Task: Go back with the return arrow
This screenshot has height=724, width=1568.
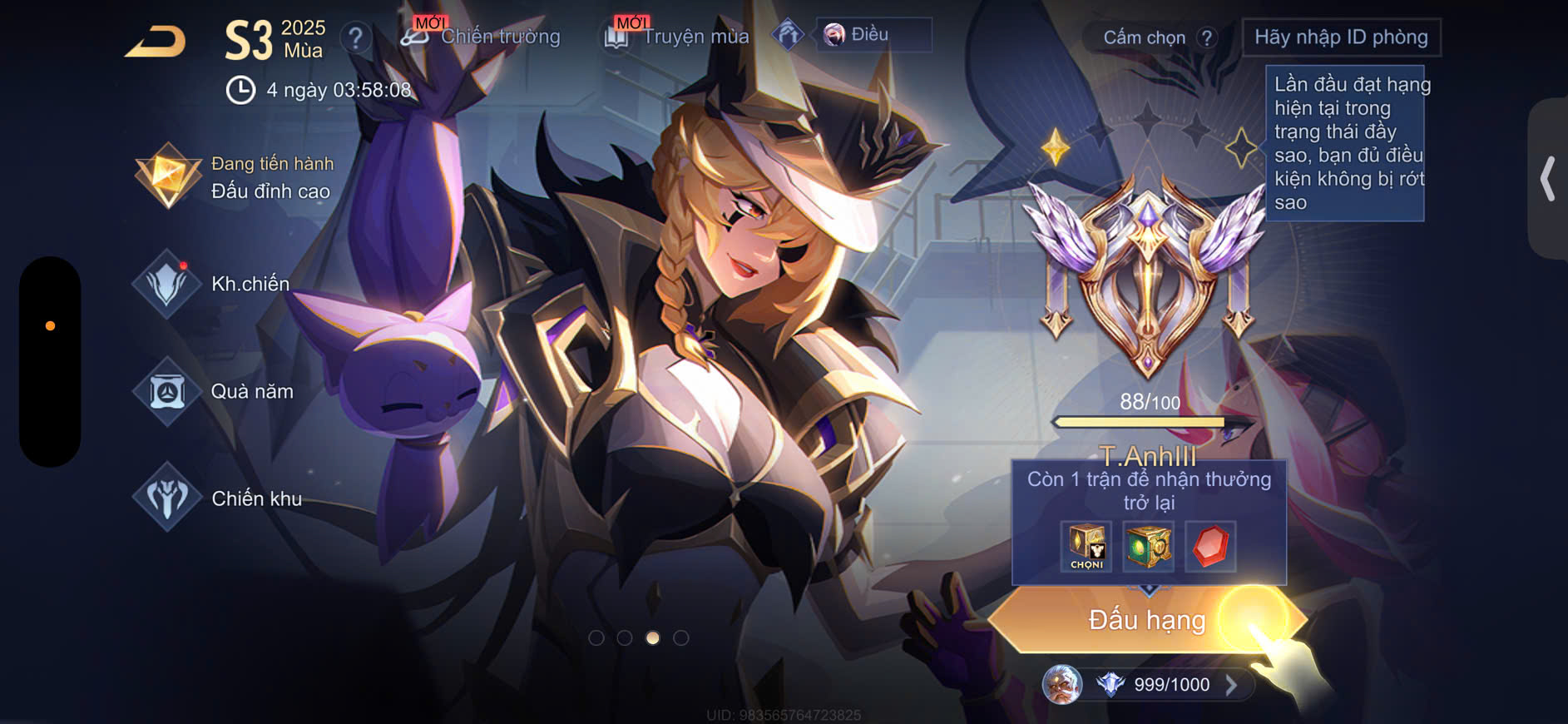Action: [156, 42]
